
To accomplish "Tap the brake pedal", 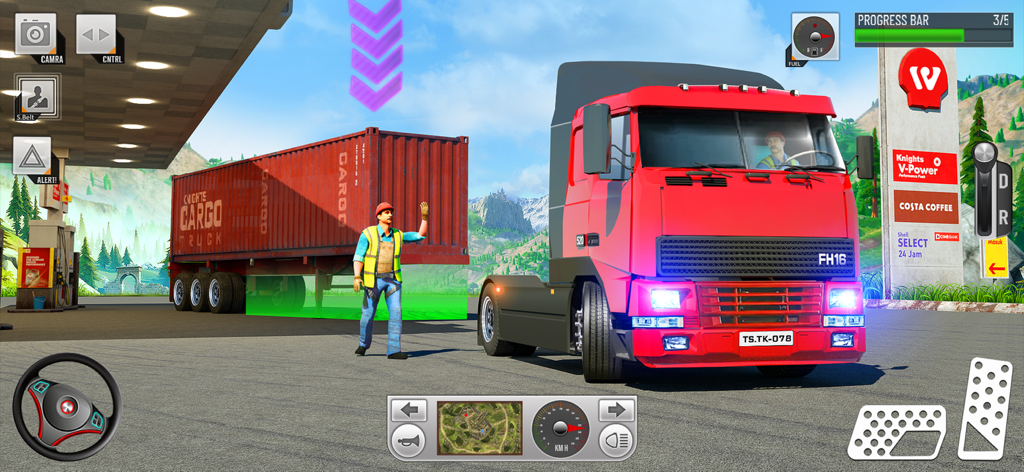I will tap(897, 431).
